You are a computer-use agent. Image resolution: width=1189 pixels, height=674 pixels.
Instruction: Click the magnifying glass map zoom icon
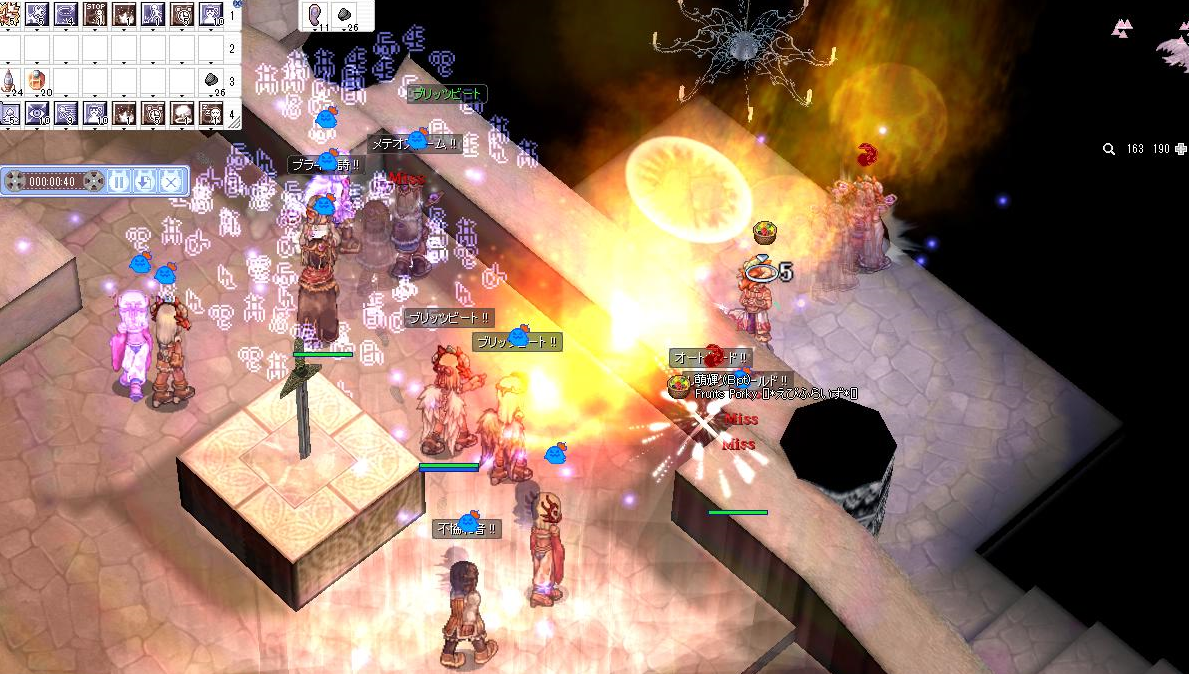[1109, 149]
